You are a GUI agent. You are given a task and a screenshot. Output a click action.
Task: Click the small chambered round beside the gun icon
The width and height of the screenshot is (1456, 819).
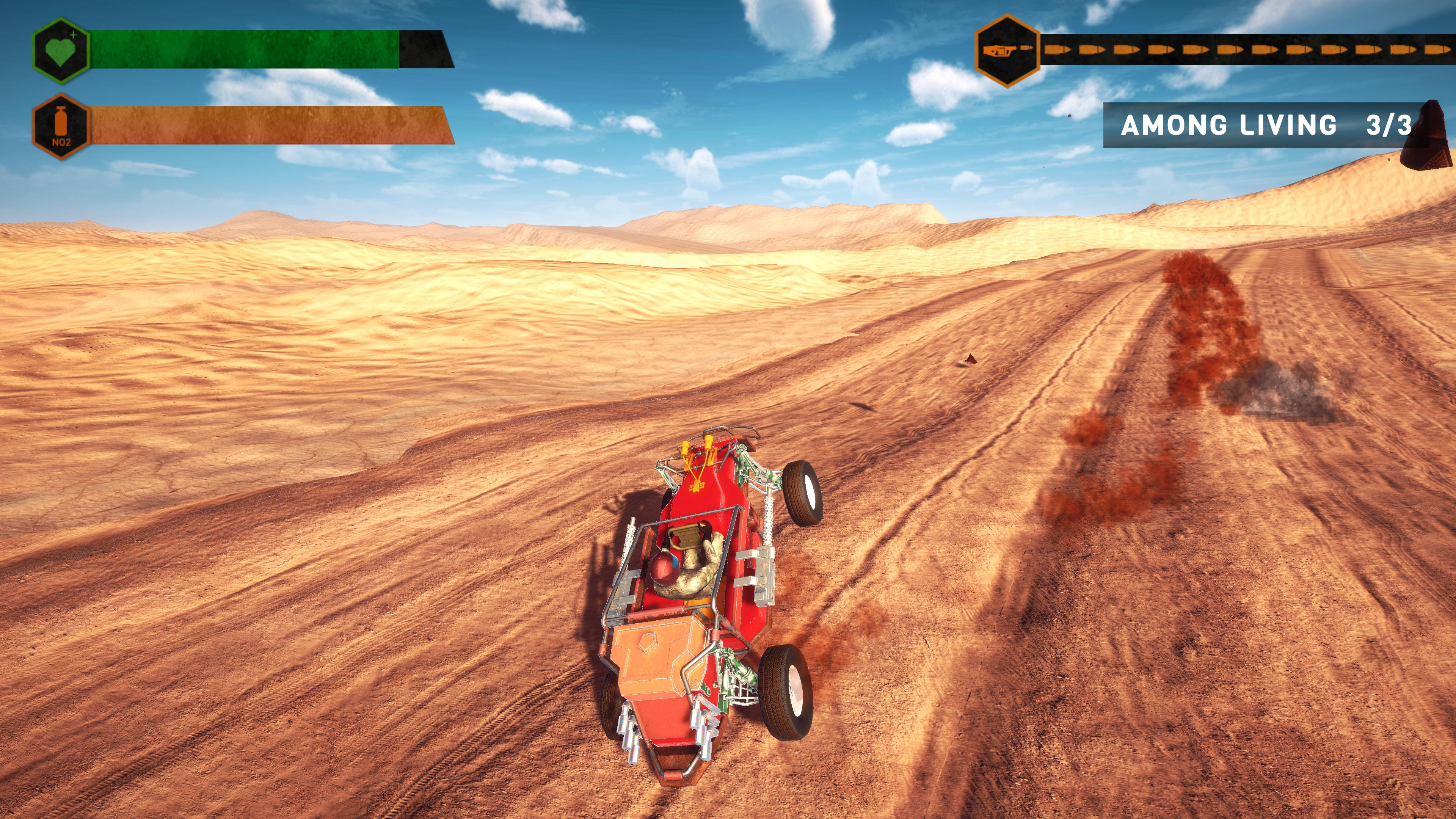1028,48
